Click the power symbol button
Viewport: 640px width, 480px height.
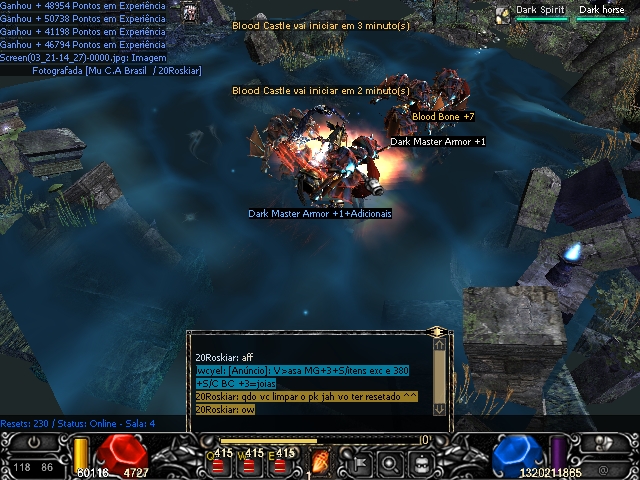point(35,442)
